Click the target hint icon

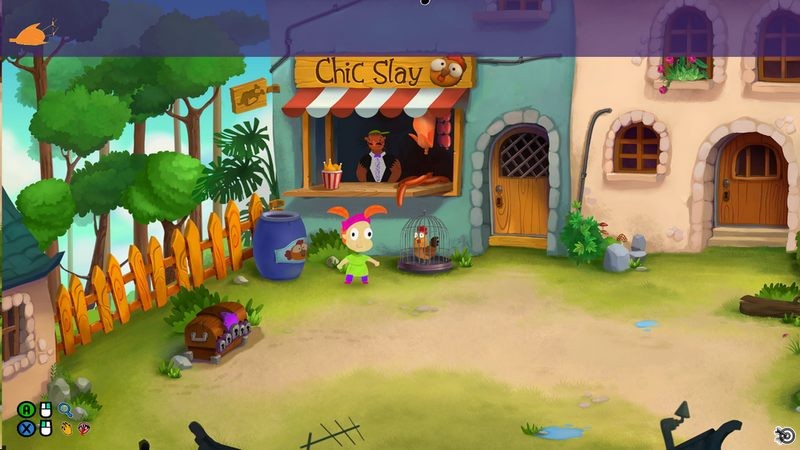tap(785, 433)
